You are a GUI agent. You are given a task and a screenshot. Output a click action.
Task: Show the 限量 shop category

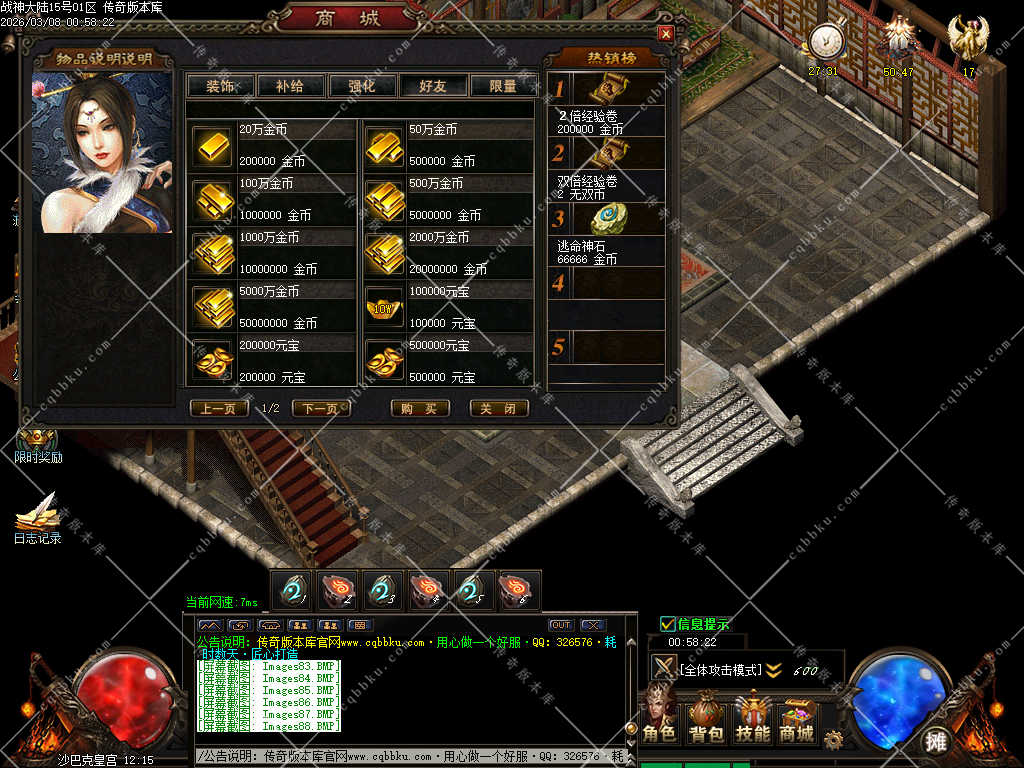tap(503, 86)
